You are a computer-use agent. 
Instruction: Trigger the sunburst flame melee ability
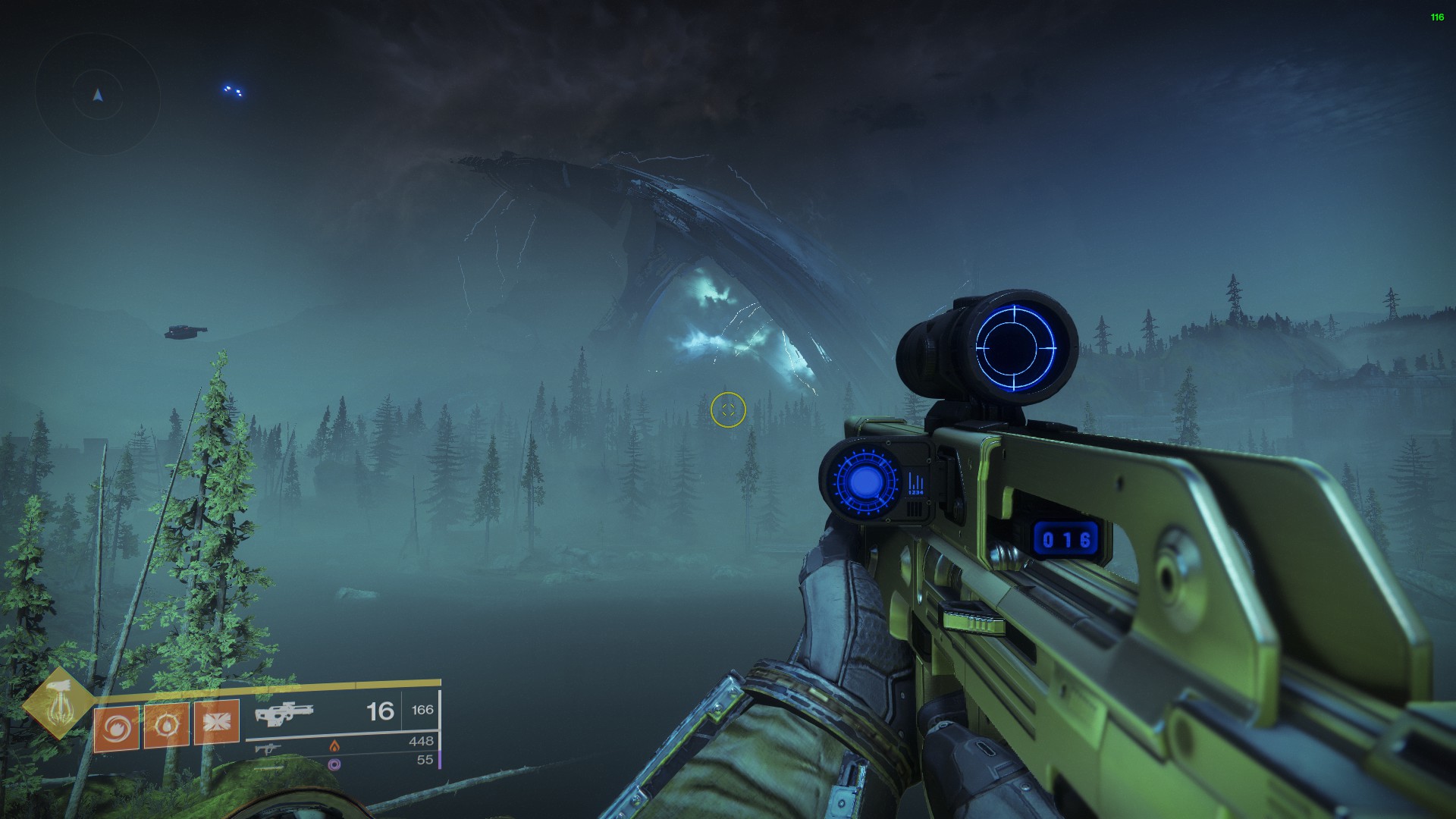tap(167, 726)
